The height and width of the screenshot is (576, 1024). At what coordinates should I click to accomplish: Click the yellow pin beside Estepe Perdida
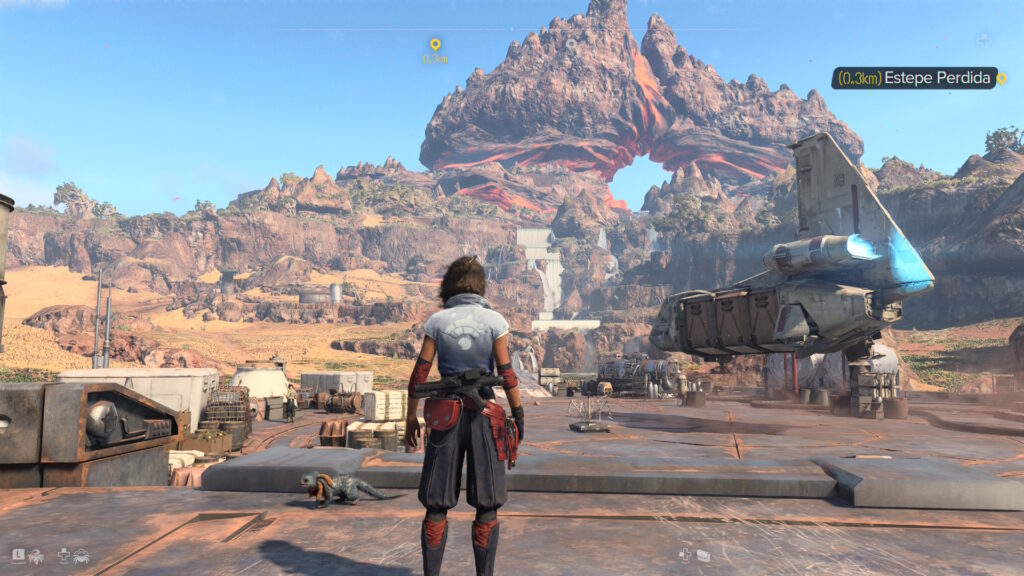click(1001, 78)
